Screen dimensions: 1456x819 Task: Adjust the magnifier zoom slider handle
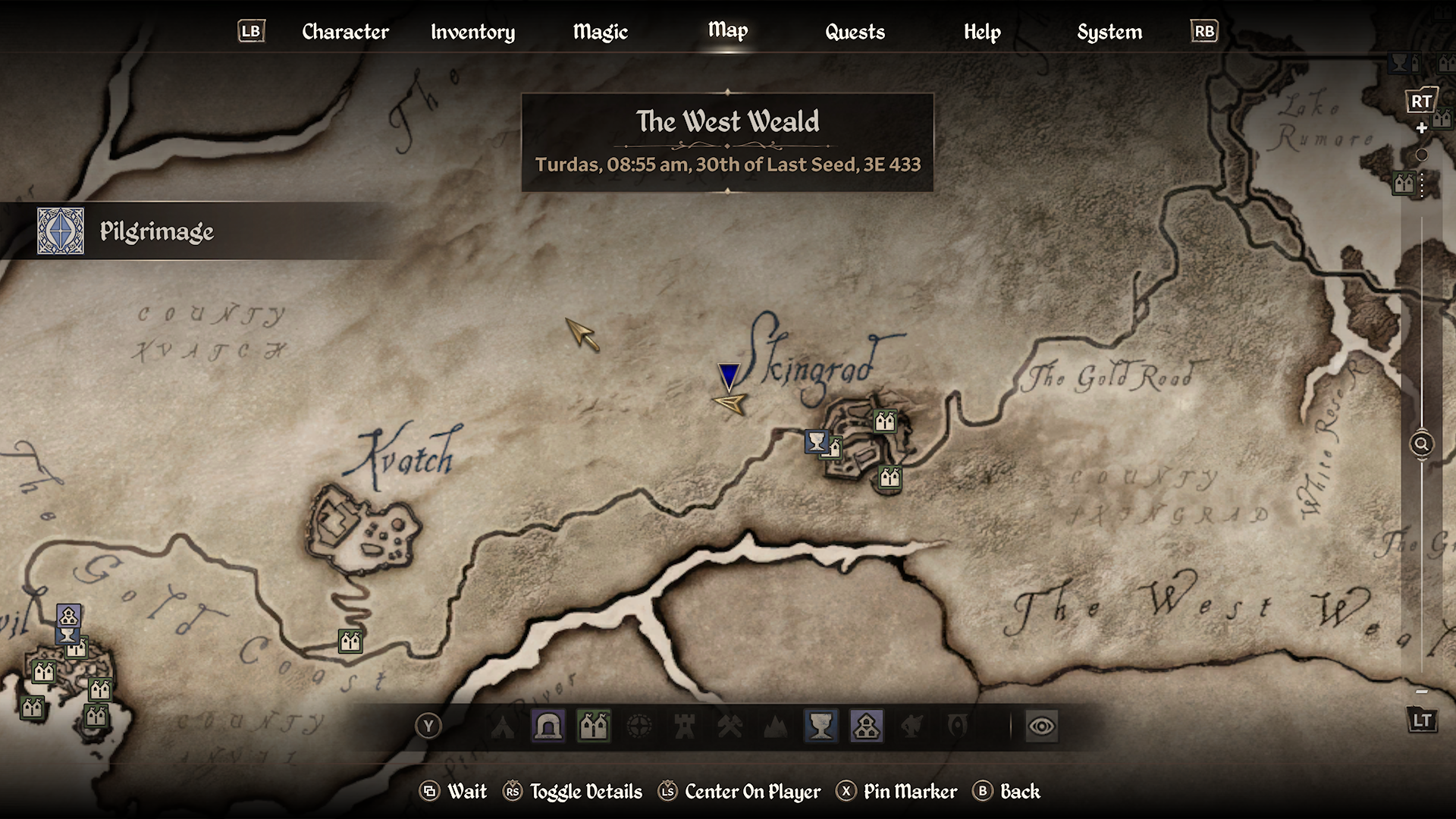[1421, 444]
